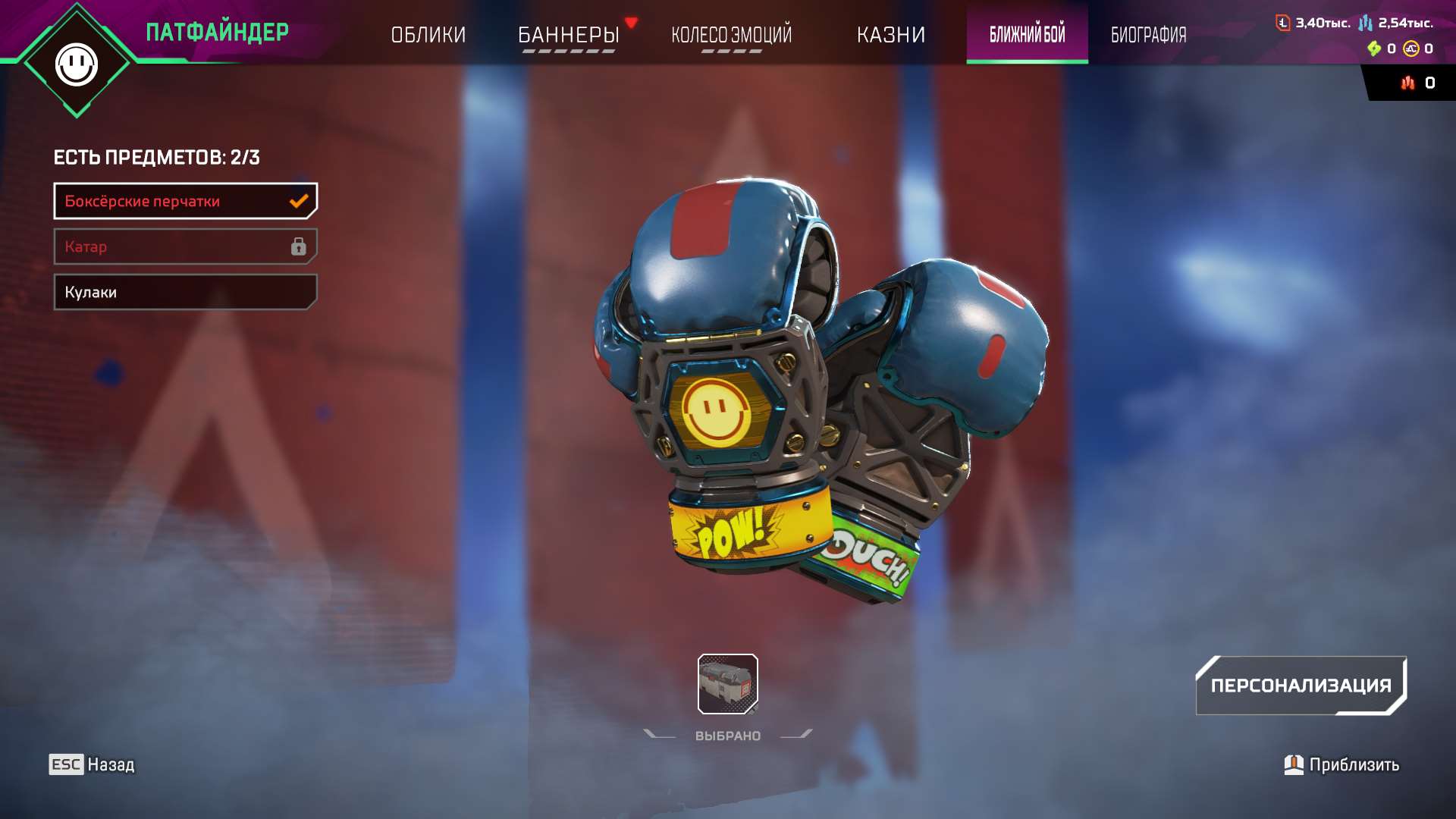Click the red notification dot above БАННЕРЫ
This screenshot has height=819, width=1456.
tap(630, 22)
